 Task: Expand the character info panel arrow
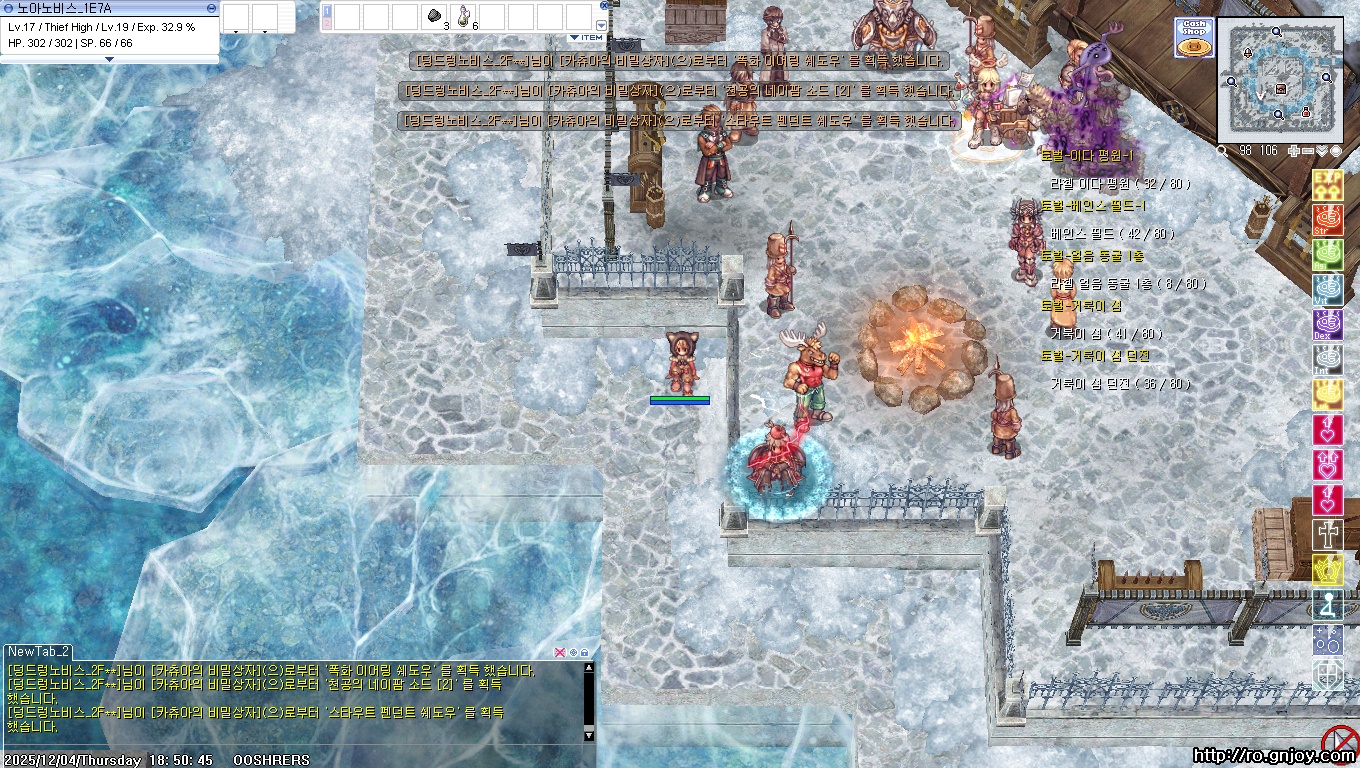[109, 59]
